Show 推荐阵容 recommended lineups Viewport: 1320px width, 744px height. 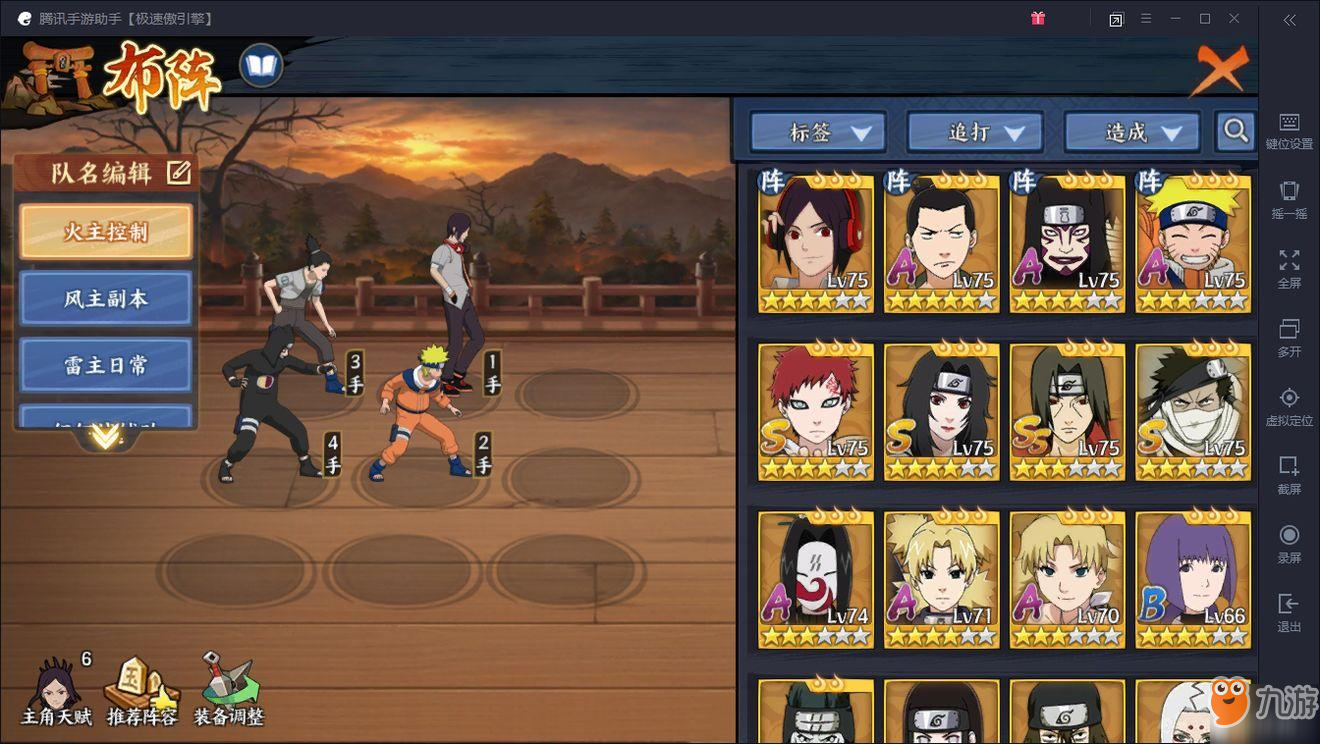pyautogui.click(x=142, y=692)
